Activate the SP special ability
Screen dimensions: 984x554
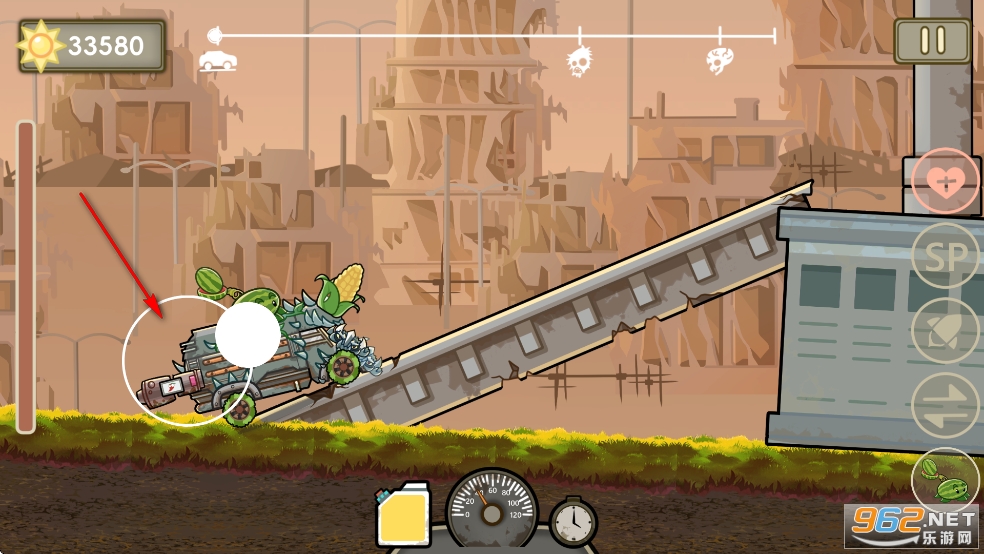946,257
